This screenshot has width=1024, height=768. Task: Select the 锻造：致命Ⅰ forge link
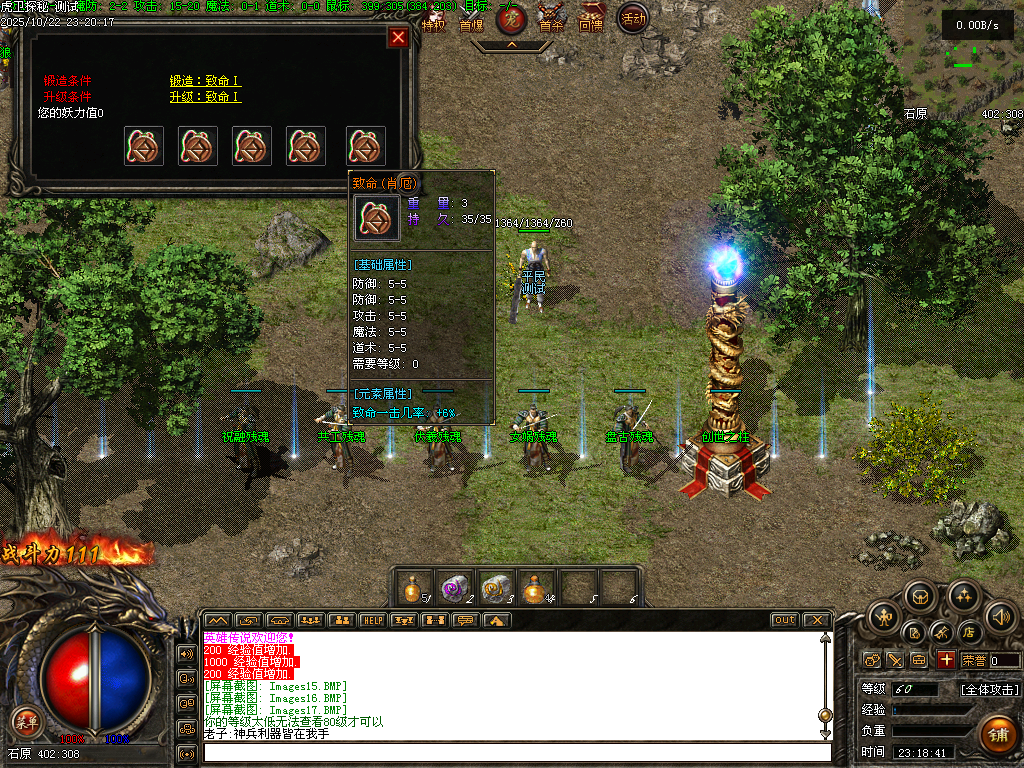(205, 81)
